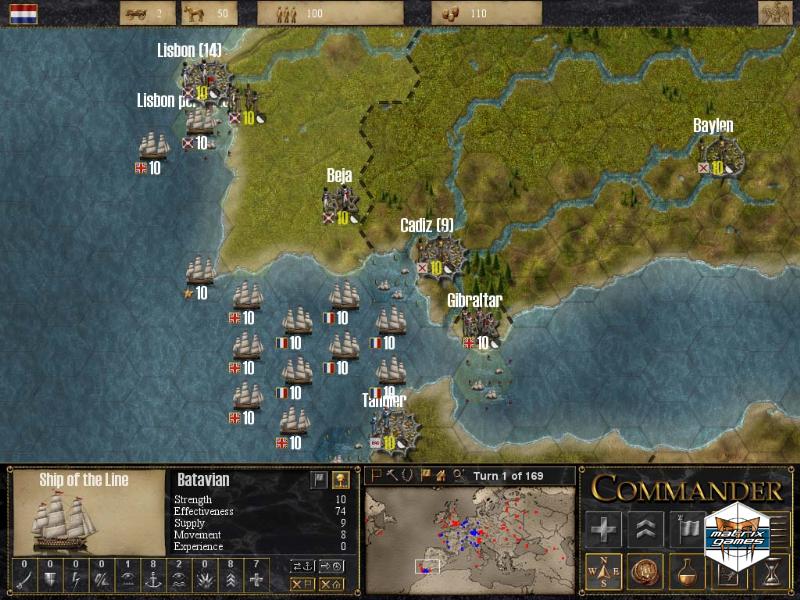Open the compass rose button
This screenshot has width=800, height=600.
coord(603,571)
